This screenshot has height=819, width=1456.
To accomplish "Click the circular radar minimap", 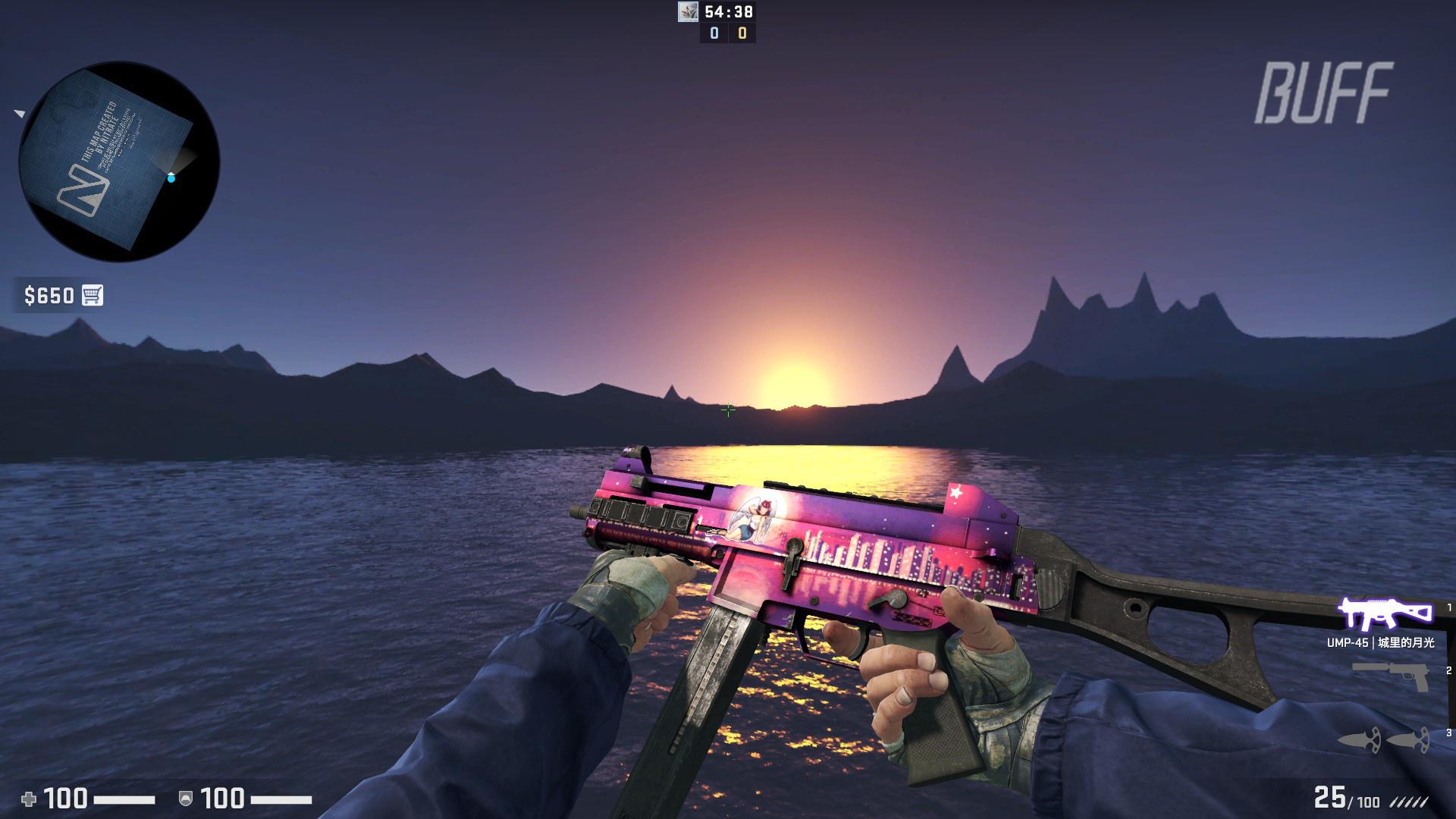I will [x=119, y=162].
